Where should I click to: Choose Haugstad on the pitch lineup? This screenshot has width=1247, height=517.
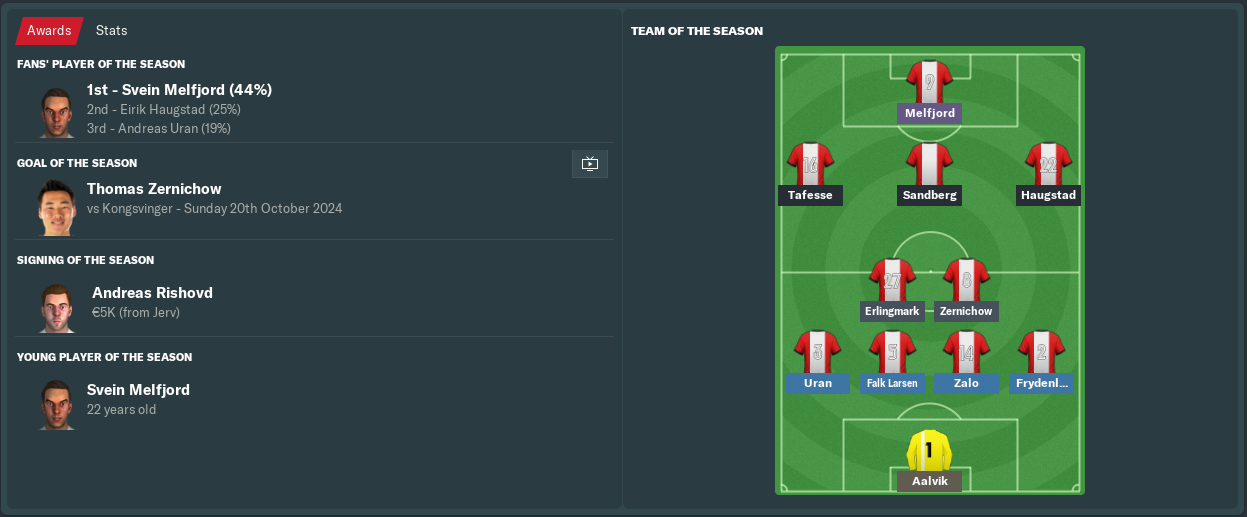click(1048, 195)
